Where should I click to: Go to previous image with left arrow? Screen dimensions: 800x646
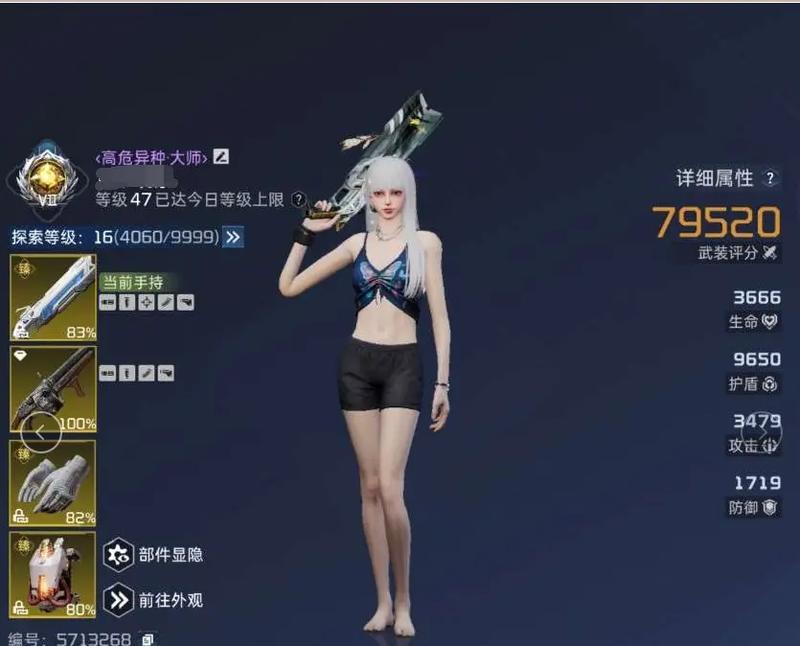tap(41, 433)
